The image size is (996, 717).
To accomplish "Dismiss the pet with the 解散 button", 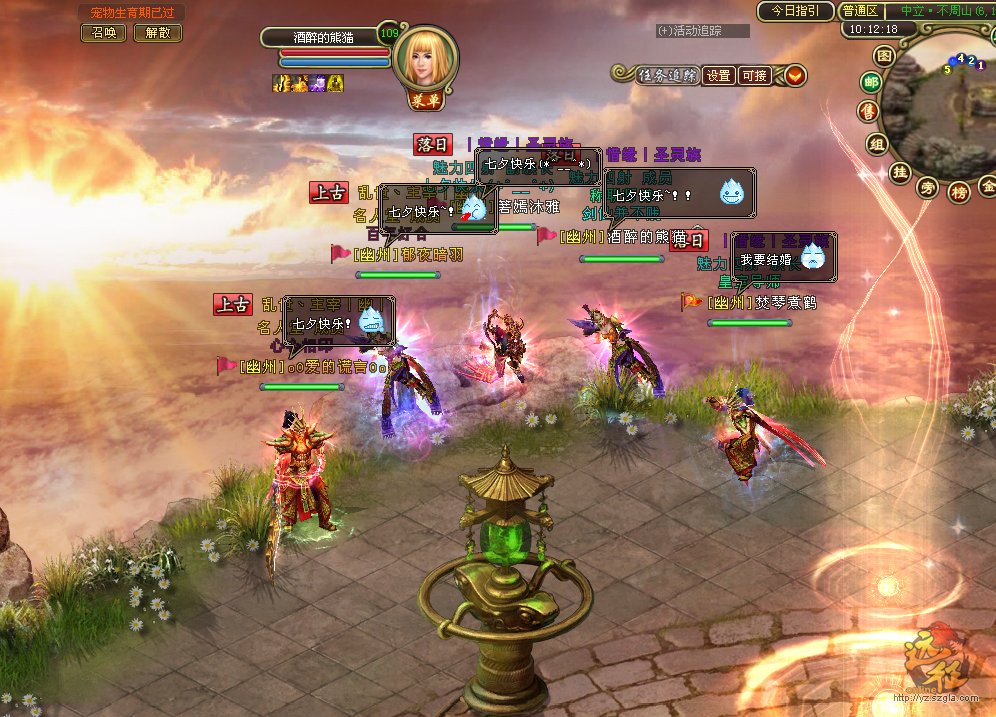I will point(157,32).
